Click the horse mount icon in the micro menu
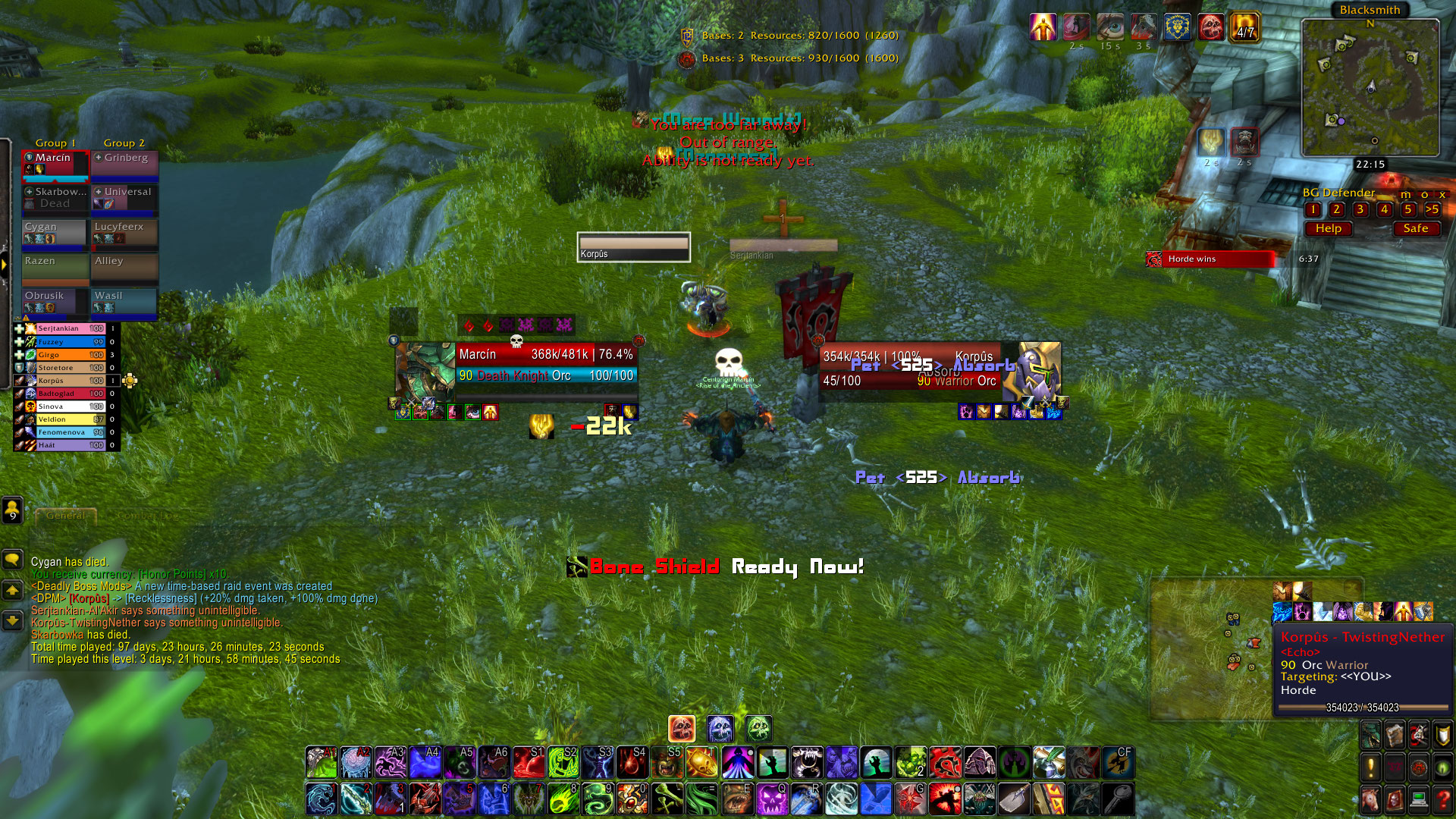Viewport: 1456px width, 819px height. [1370, 800]
